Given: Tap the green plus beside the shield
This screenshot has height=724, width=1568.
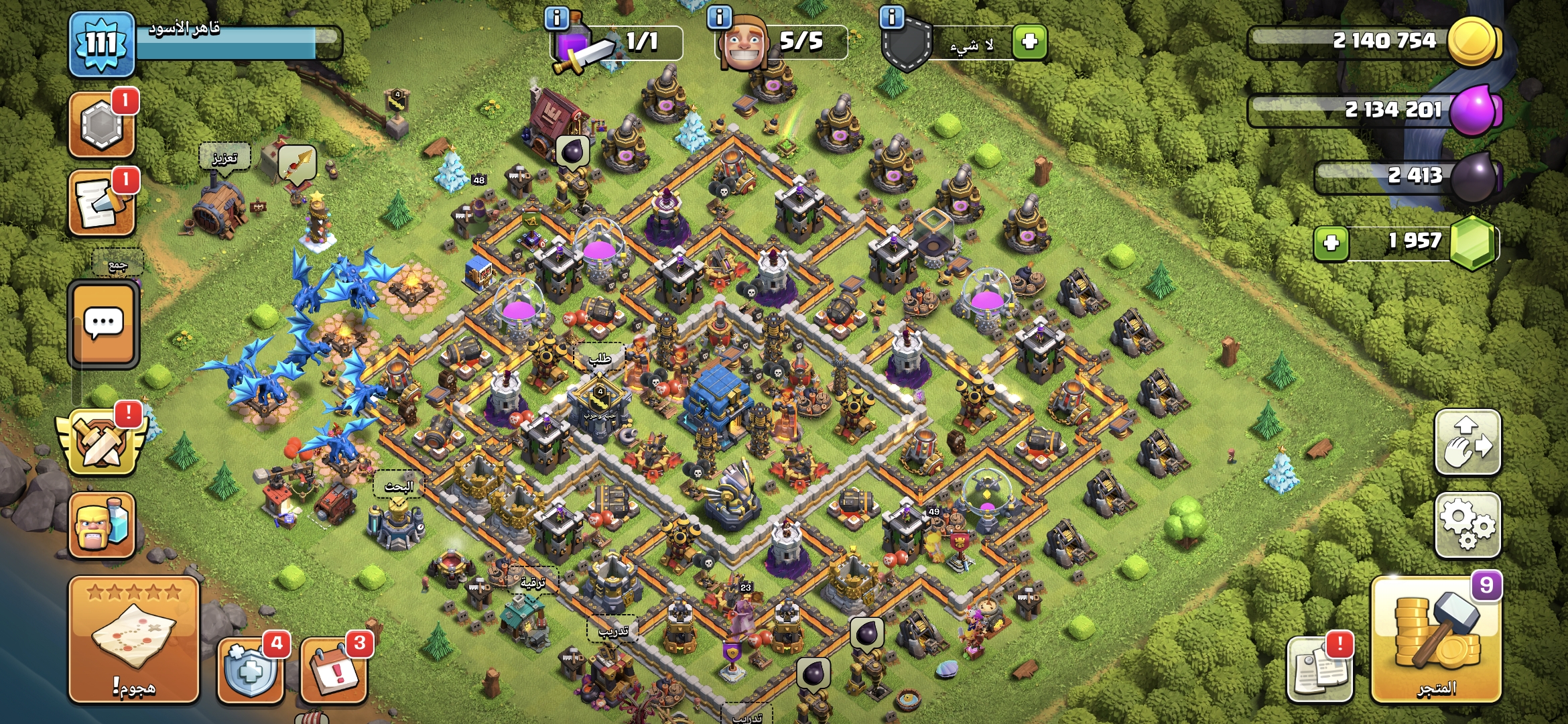Looking at the screenshot, I should [x=1029, y=42].
